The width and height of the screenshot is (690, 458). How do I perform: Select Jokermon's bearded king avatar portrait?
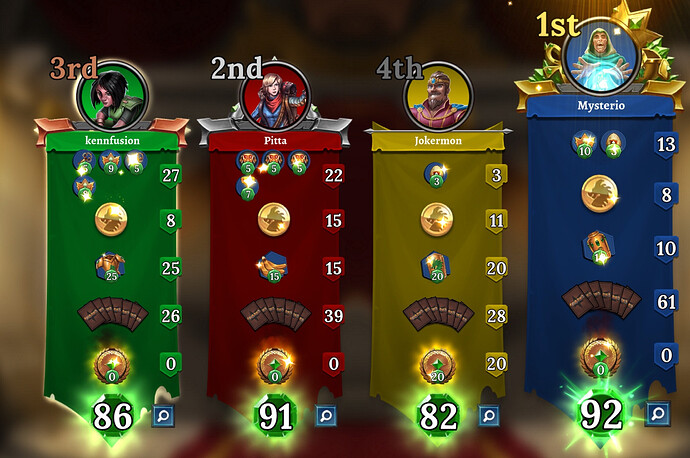(x=438, y=95)
